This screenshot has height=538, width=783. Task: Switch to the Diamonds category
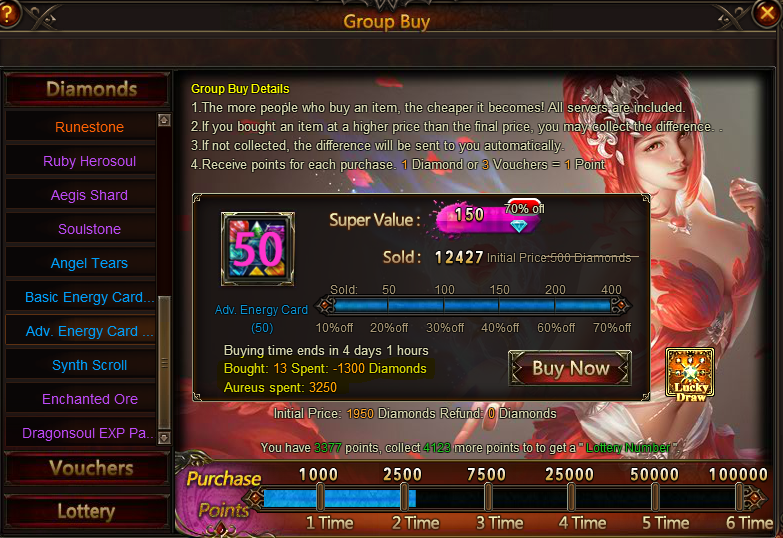click(x=86, y=90)
